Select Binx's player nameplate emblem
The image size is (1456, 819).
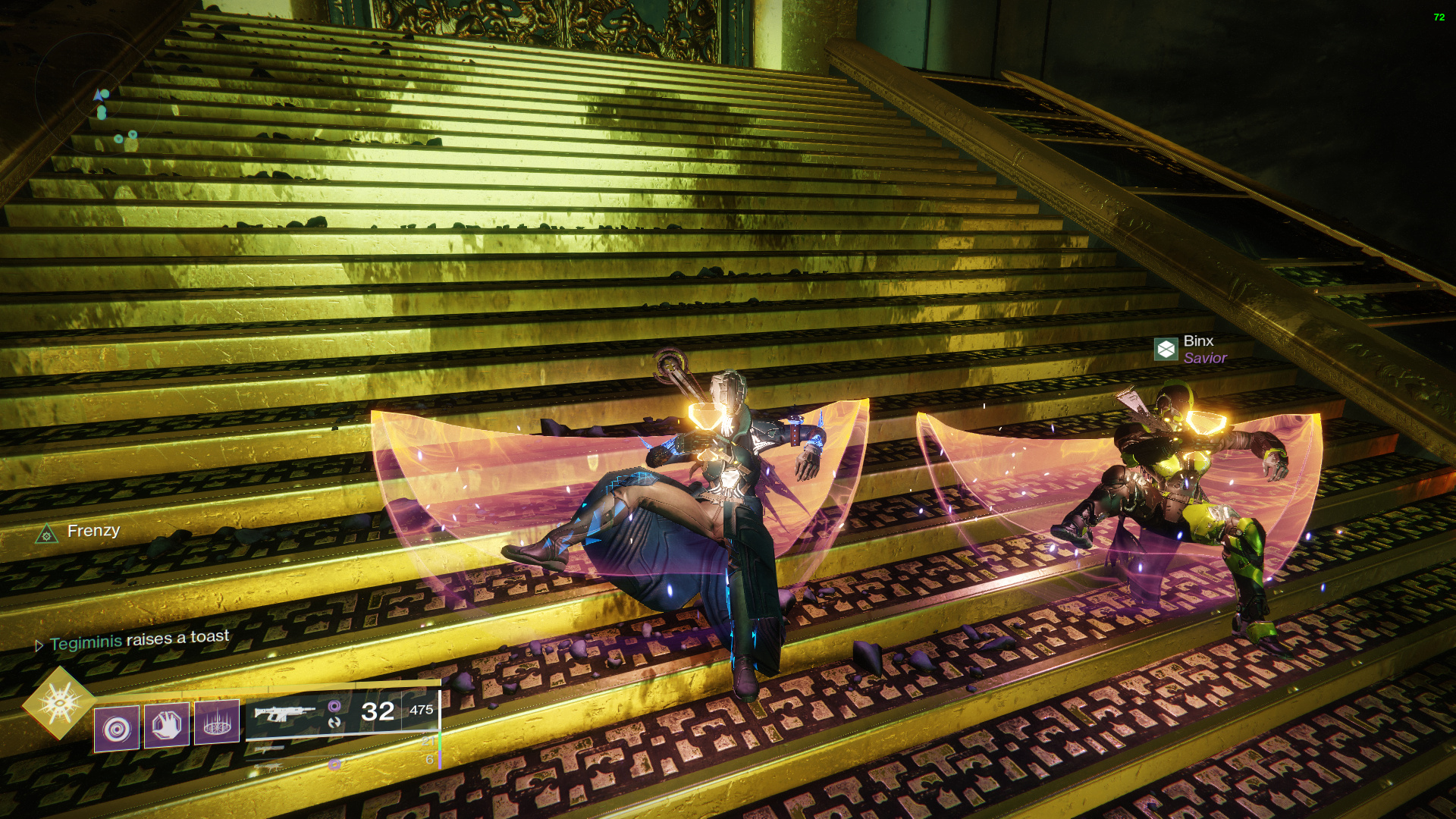coord(1166,350)
